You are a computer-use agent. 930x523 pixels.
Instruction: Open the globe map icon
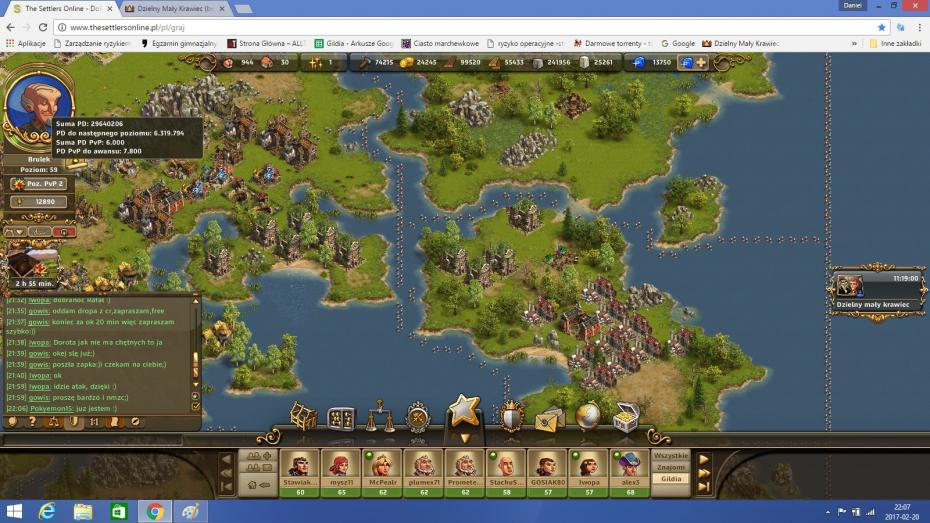tap(587, 417)
